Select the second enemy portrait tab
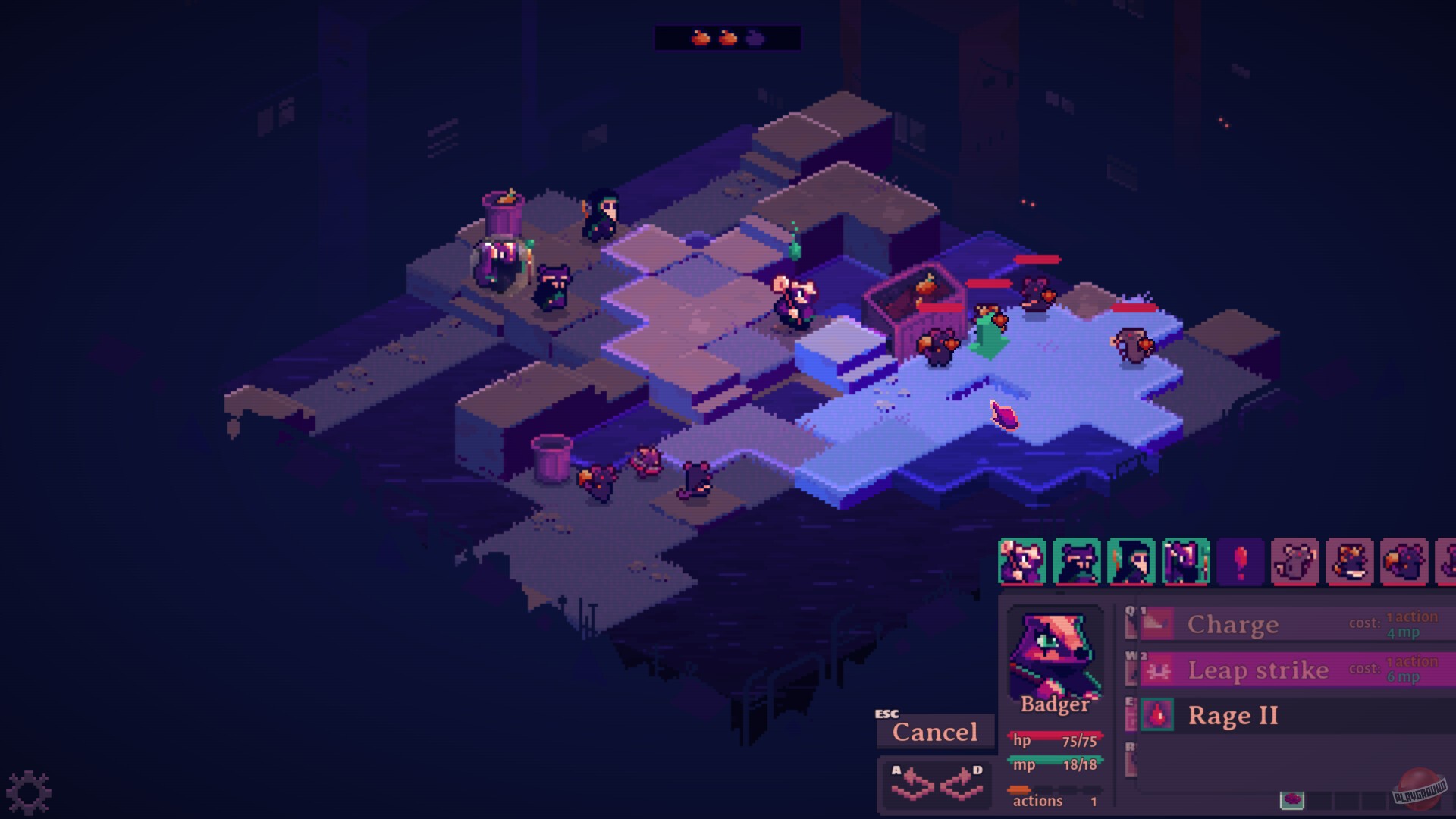This screenshot has height=819, width=1456. coord(1348,563)
